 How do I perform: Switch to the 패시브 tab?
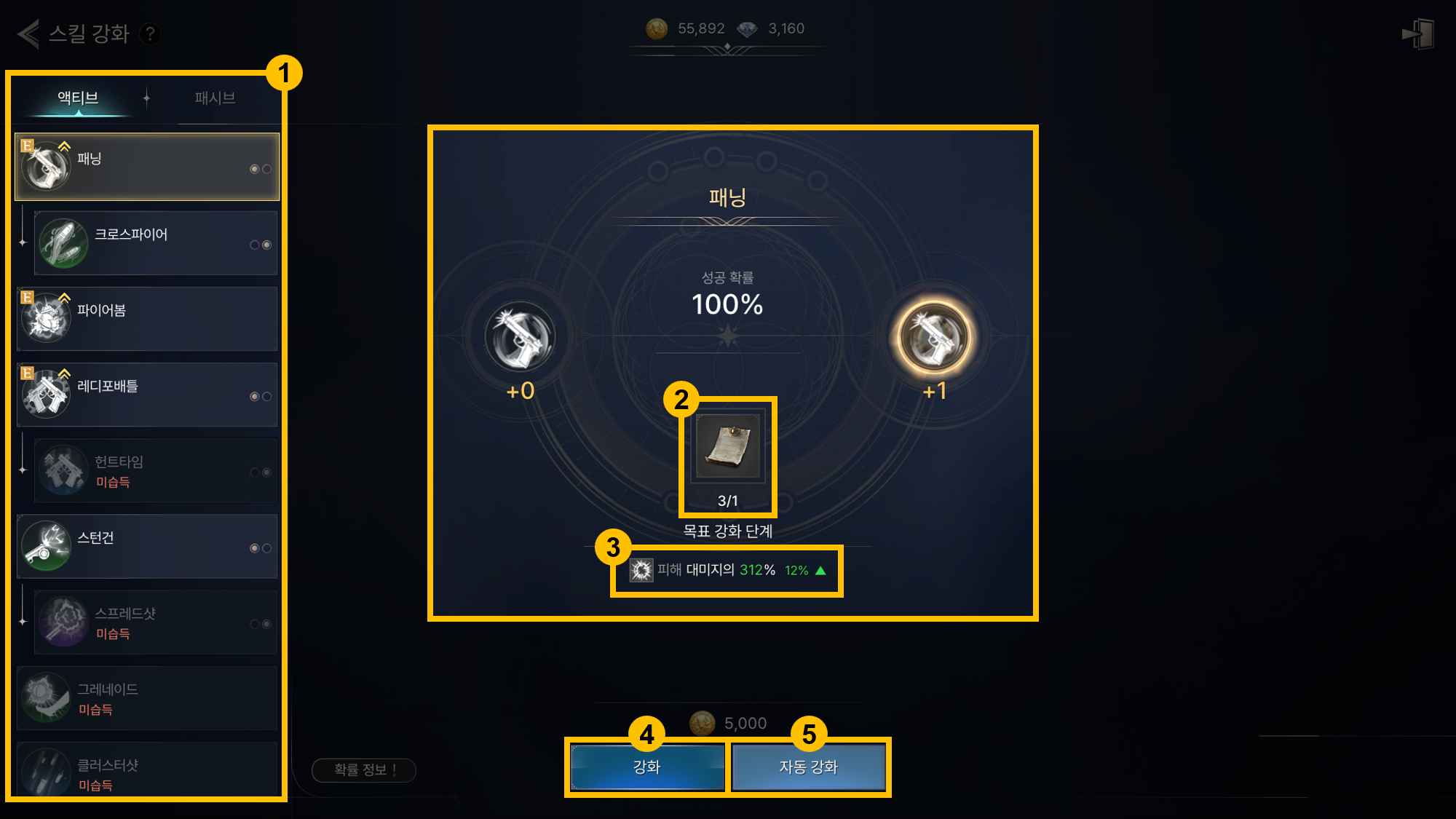pos(215,98)
